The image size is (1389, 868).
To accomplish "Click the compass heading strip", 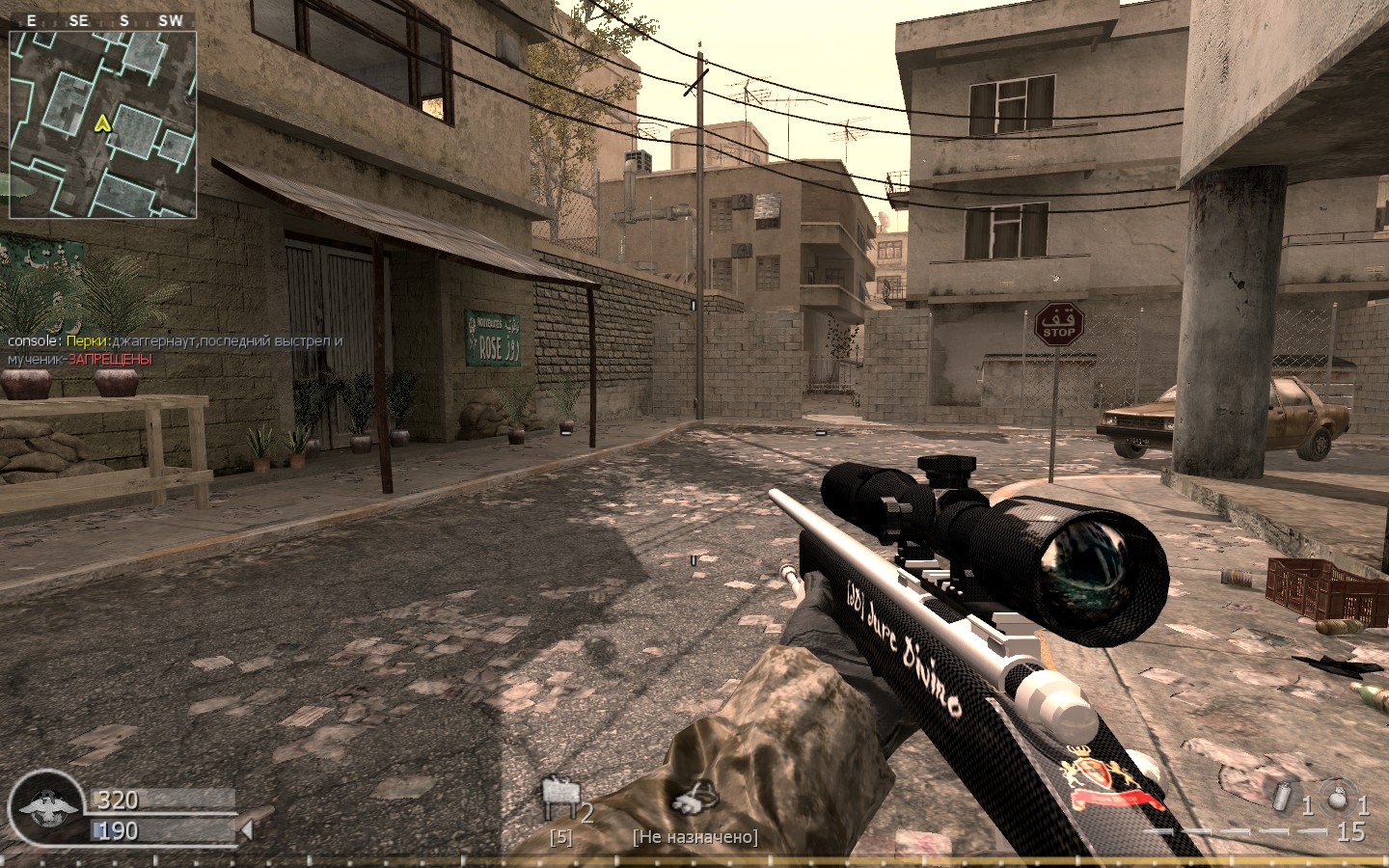I will (103, 20).
